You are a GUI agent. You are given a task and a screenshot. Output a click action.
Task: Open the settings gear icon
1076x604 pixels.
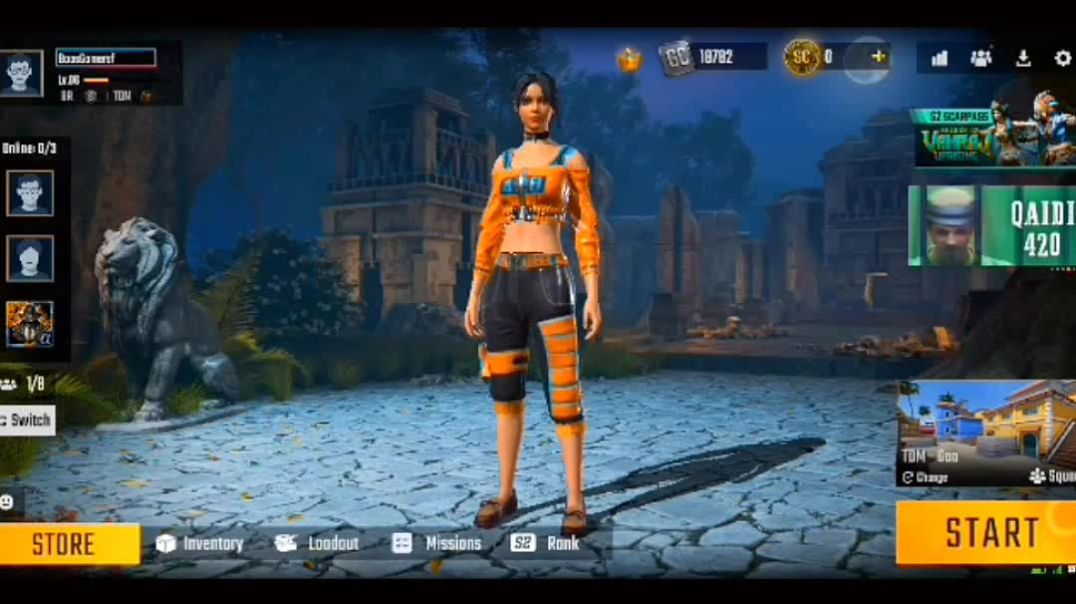tap(1062, 58)
